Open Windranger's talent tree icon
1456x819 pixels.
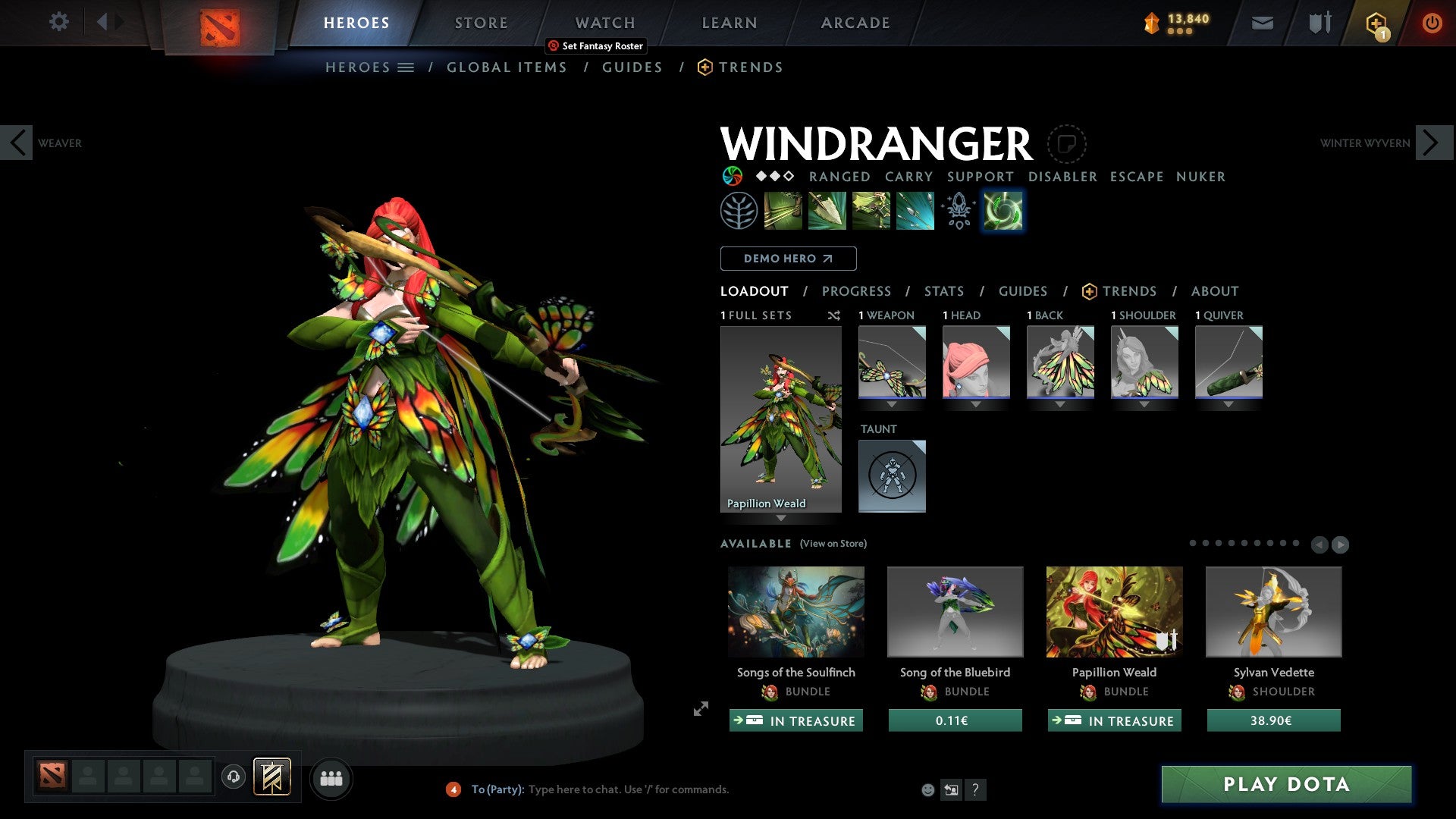[x=736, y=210]
